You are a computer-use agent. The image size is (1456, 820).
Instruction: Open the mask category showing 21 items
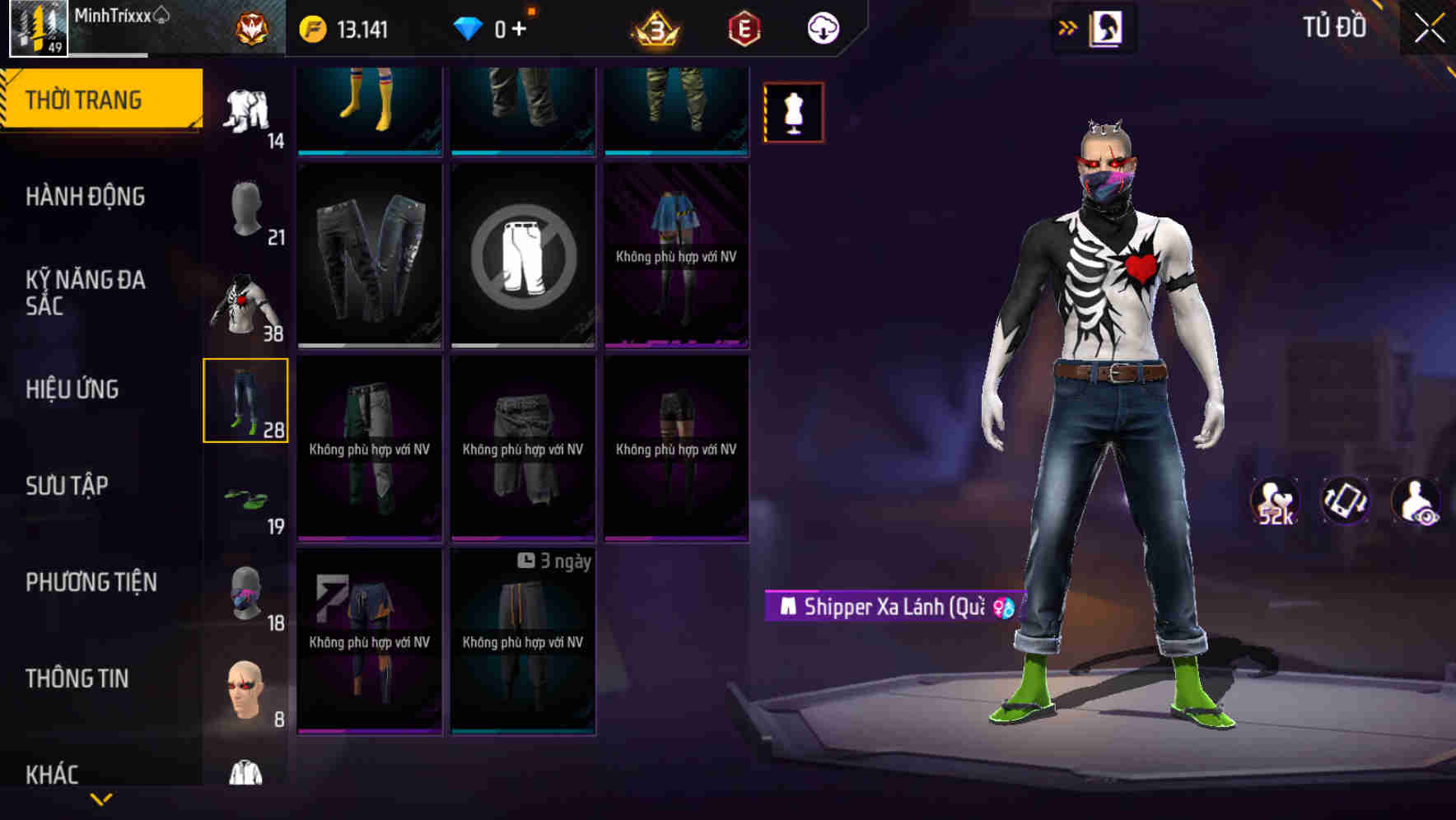click(x=246, y=207)
